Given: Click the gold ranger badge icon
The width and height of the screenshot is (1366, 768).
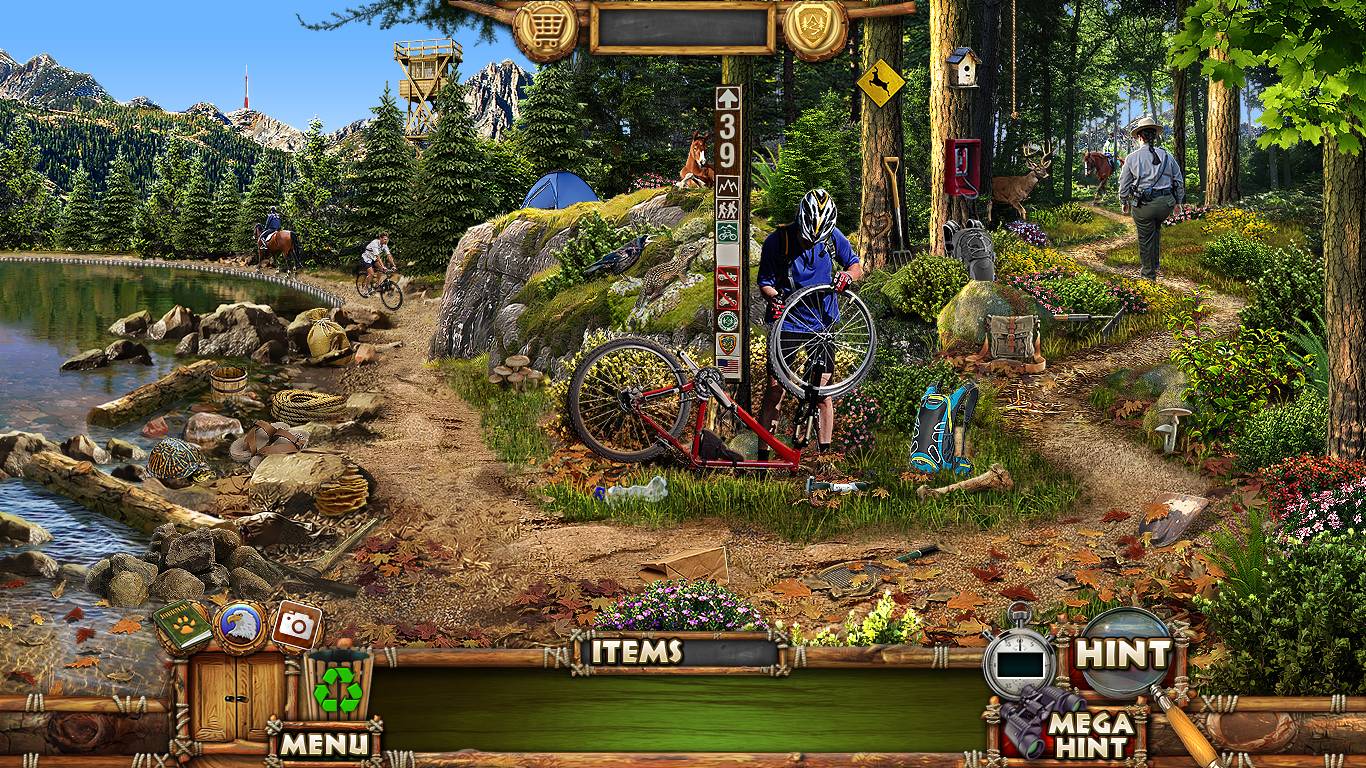Looking at the screenshot, I should (815, 28).
